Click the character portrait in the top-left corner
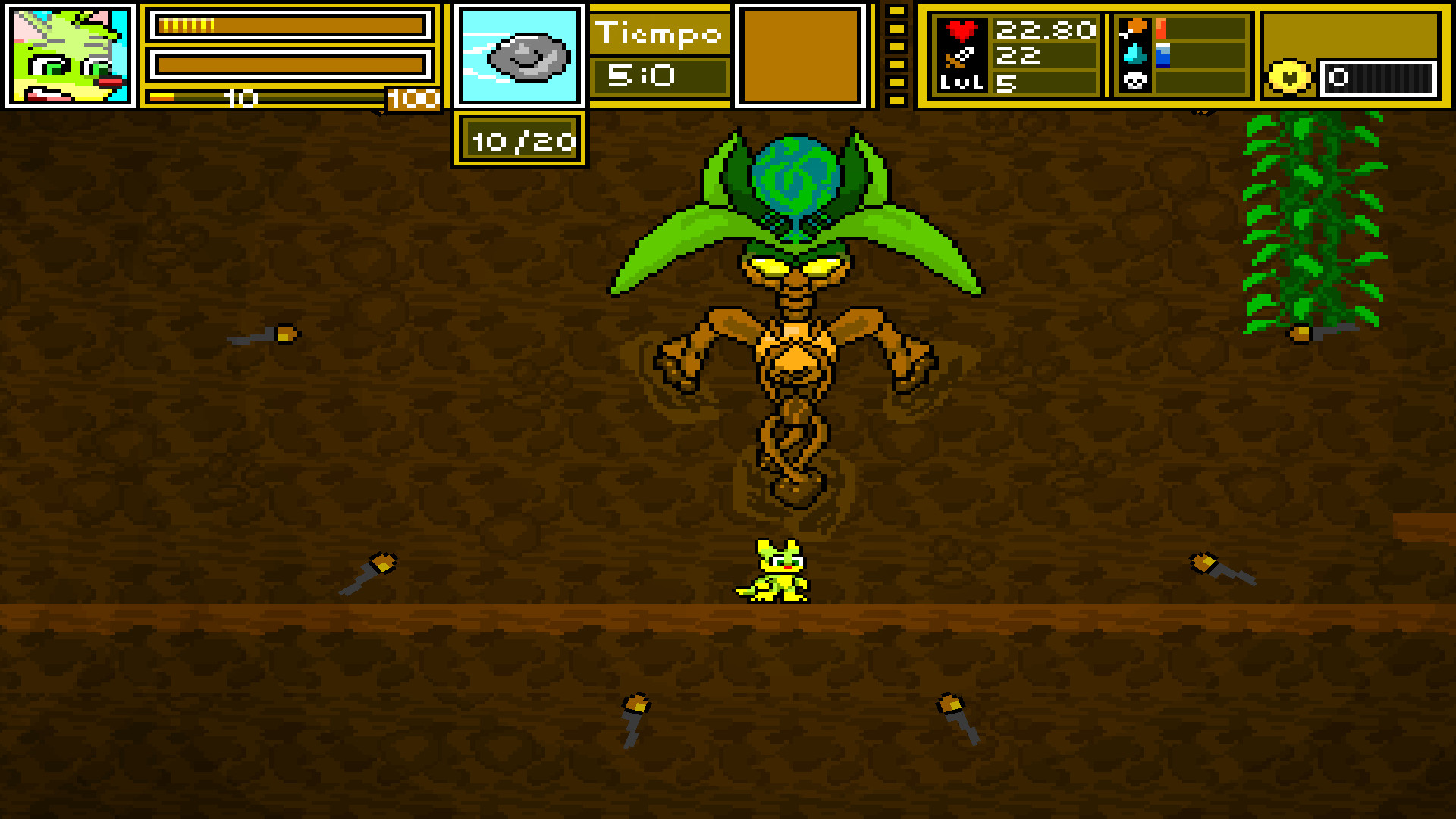1456x819 pixels. [68, 55]
